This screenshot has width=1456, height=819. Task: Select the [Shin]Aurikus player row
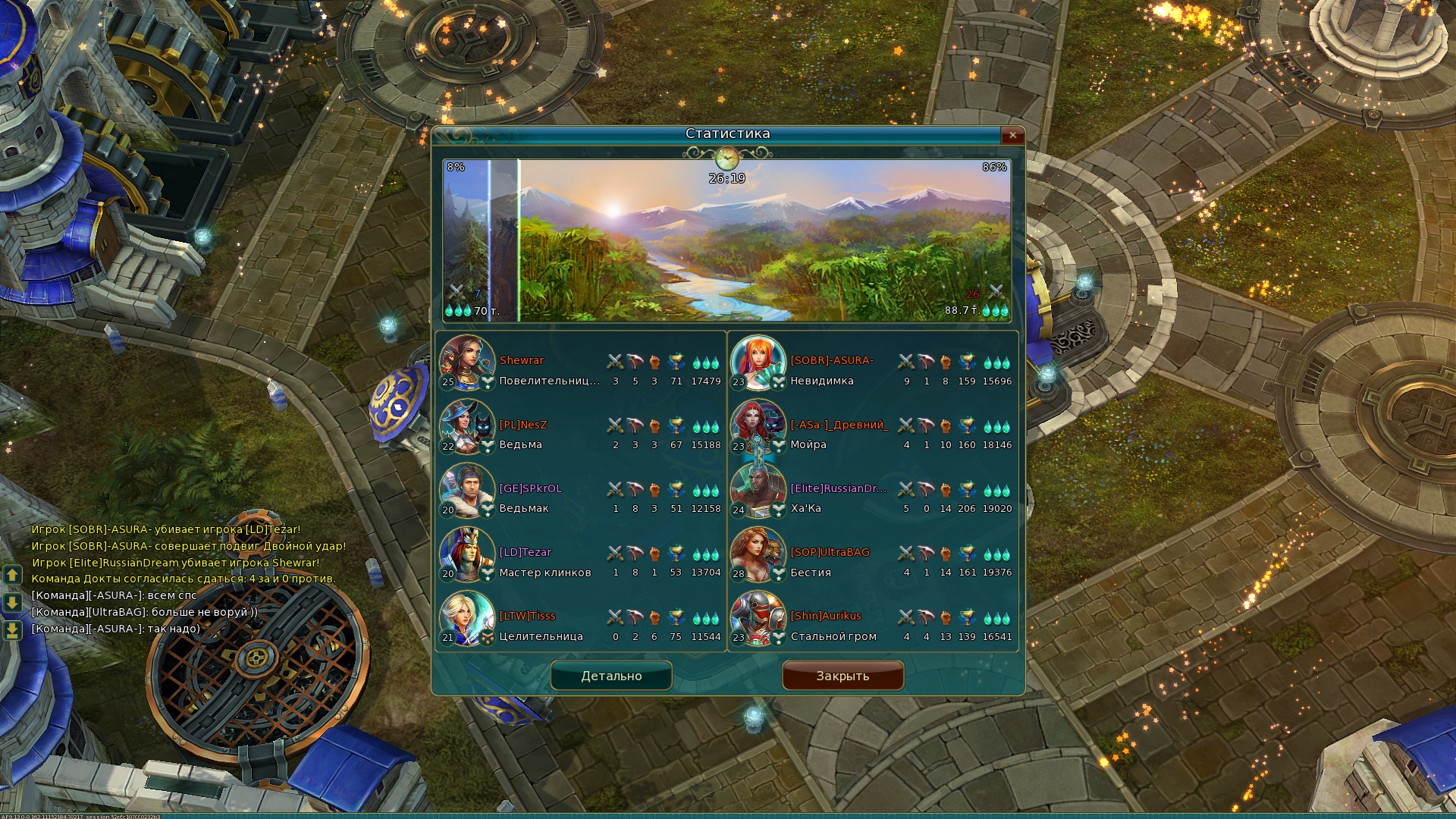pos(826,617)
